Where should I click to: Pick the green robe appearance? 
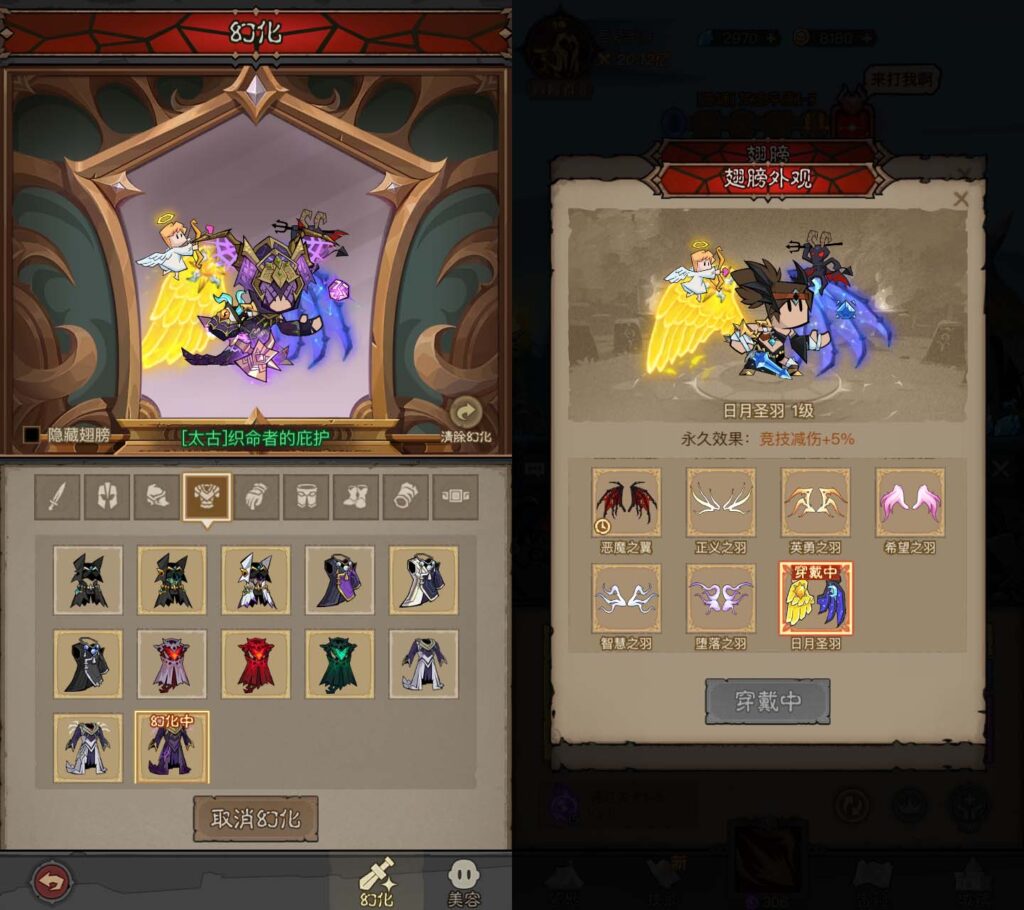point(340,664)
